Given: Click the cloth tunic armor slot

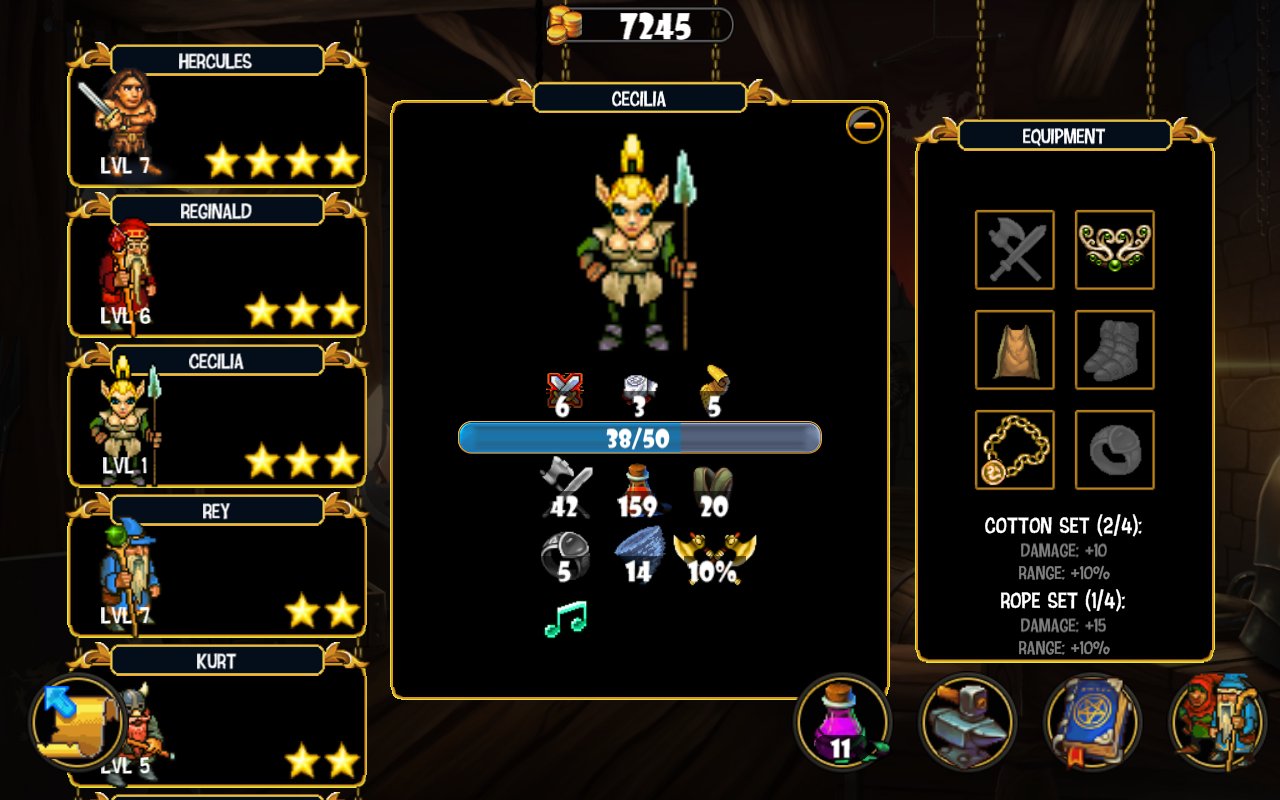Looking at the screenshot, I should [x=1014, y=350].
